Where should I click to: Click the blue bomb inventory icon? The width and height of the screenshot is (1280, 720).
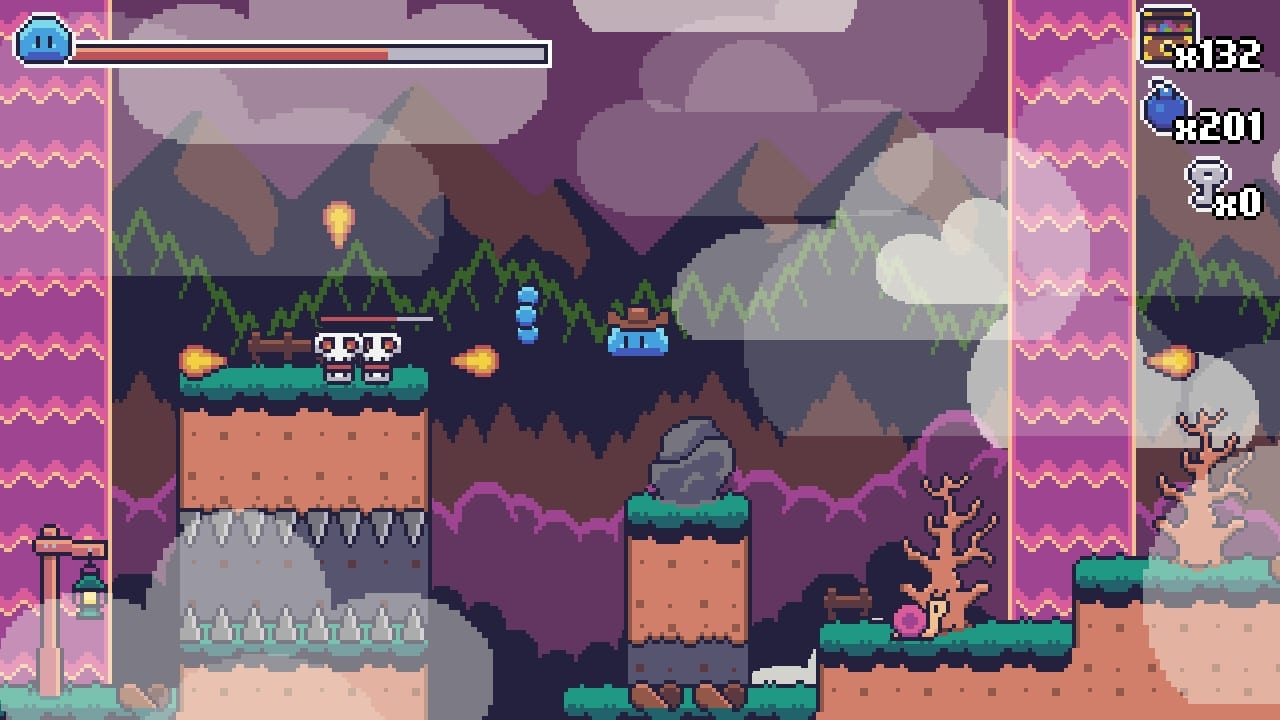1164,110
